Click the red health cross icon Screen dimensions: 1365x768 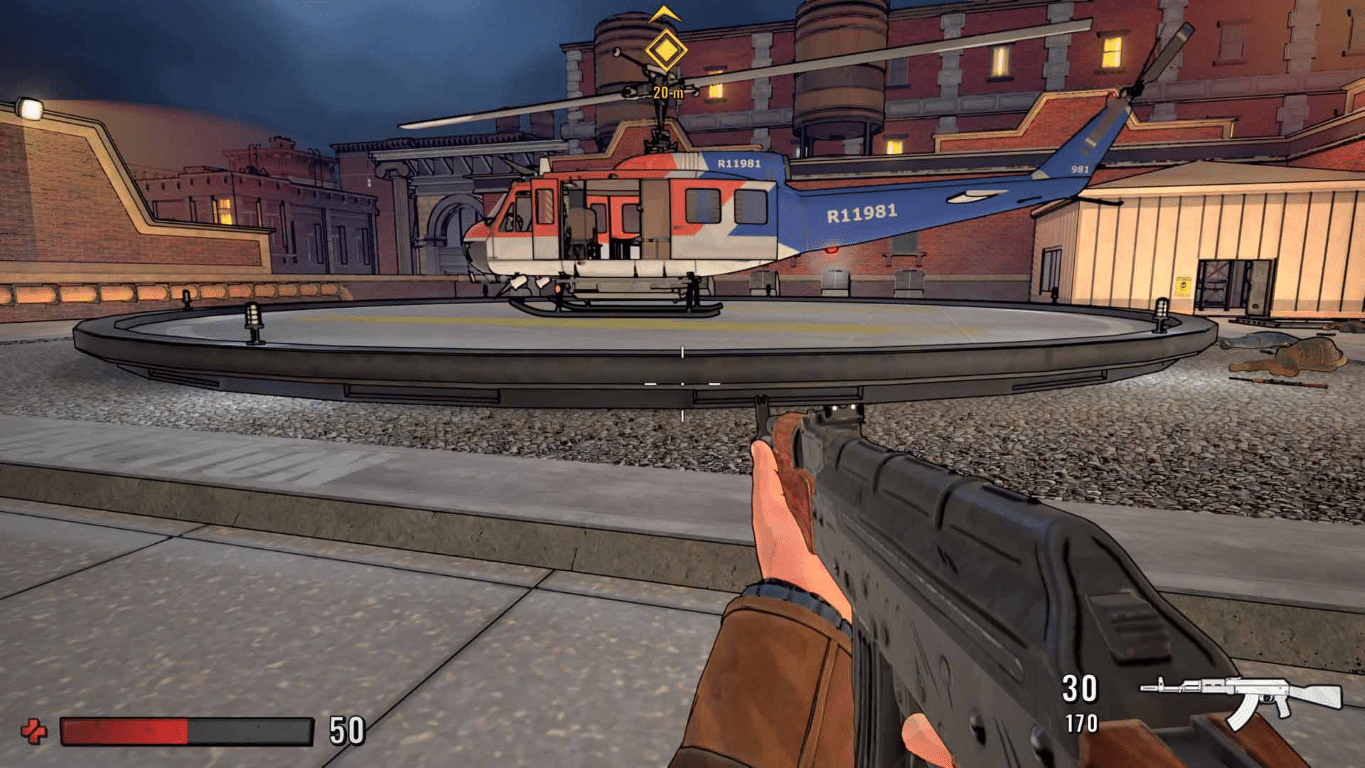coord(33,732)
